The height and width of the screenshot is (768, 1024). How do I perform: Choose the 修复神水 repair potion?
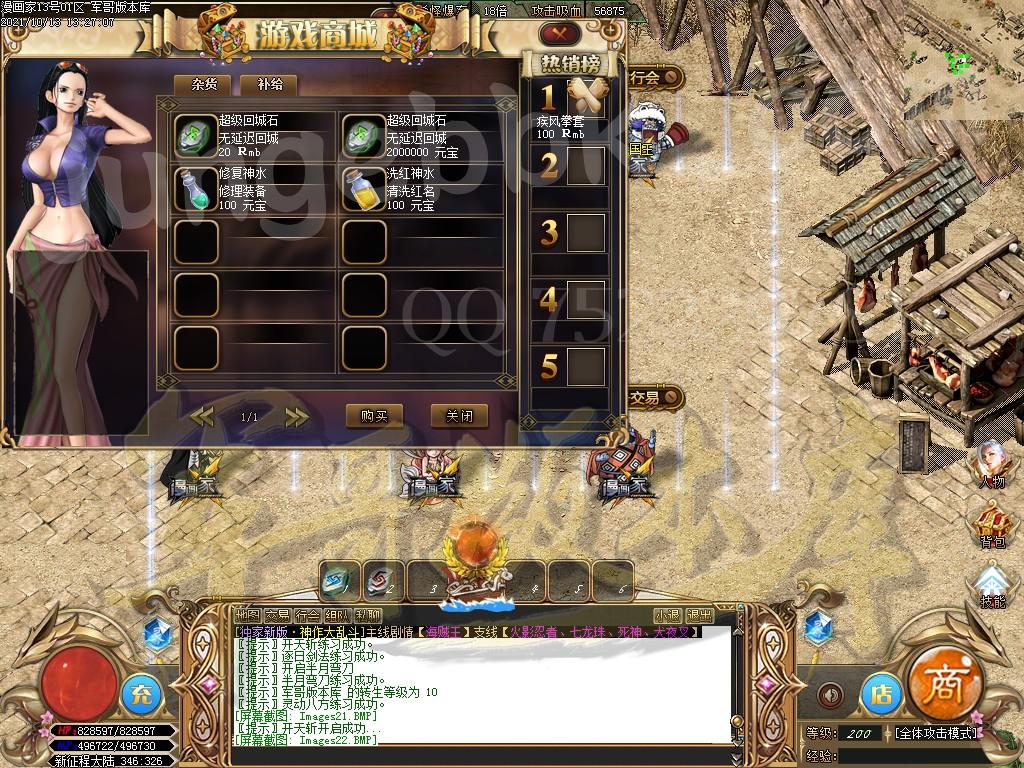pyautogui.click(x=196, y=189)
